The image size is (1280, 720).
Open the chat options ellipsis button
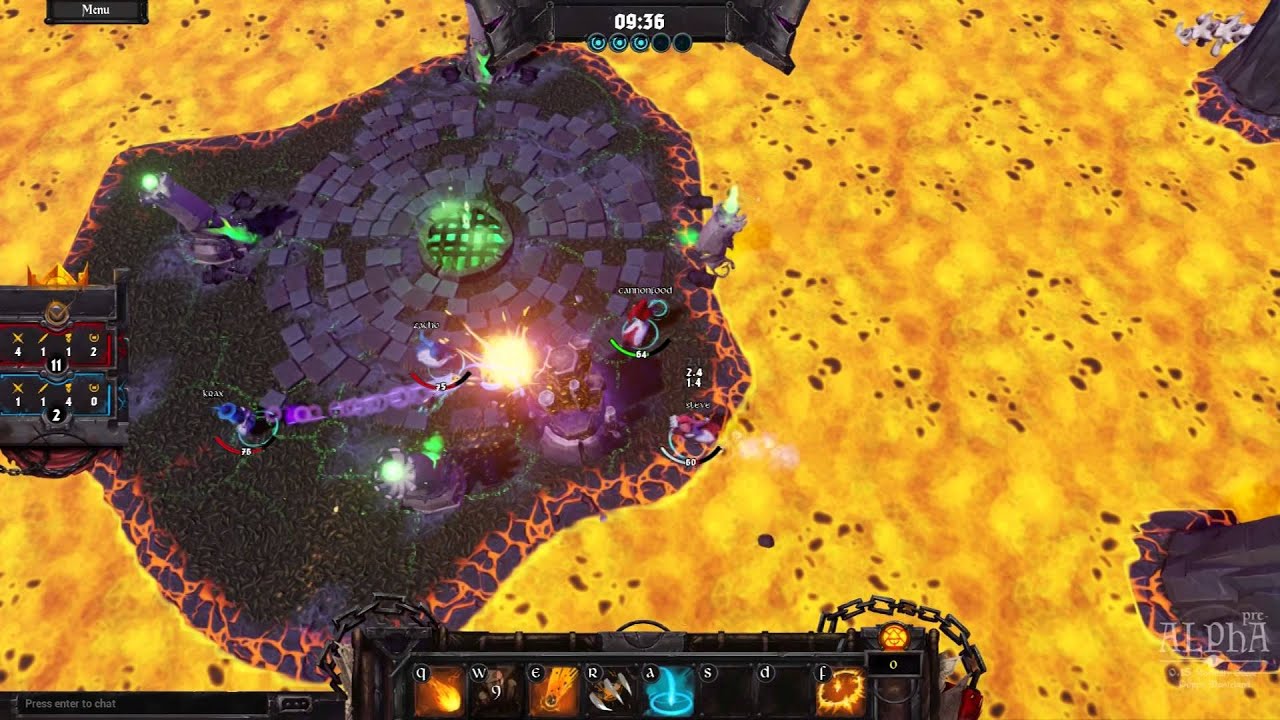coord(295,704)
